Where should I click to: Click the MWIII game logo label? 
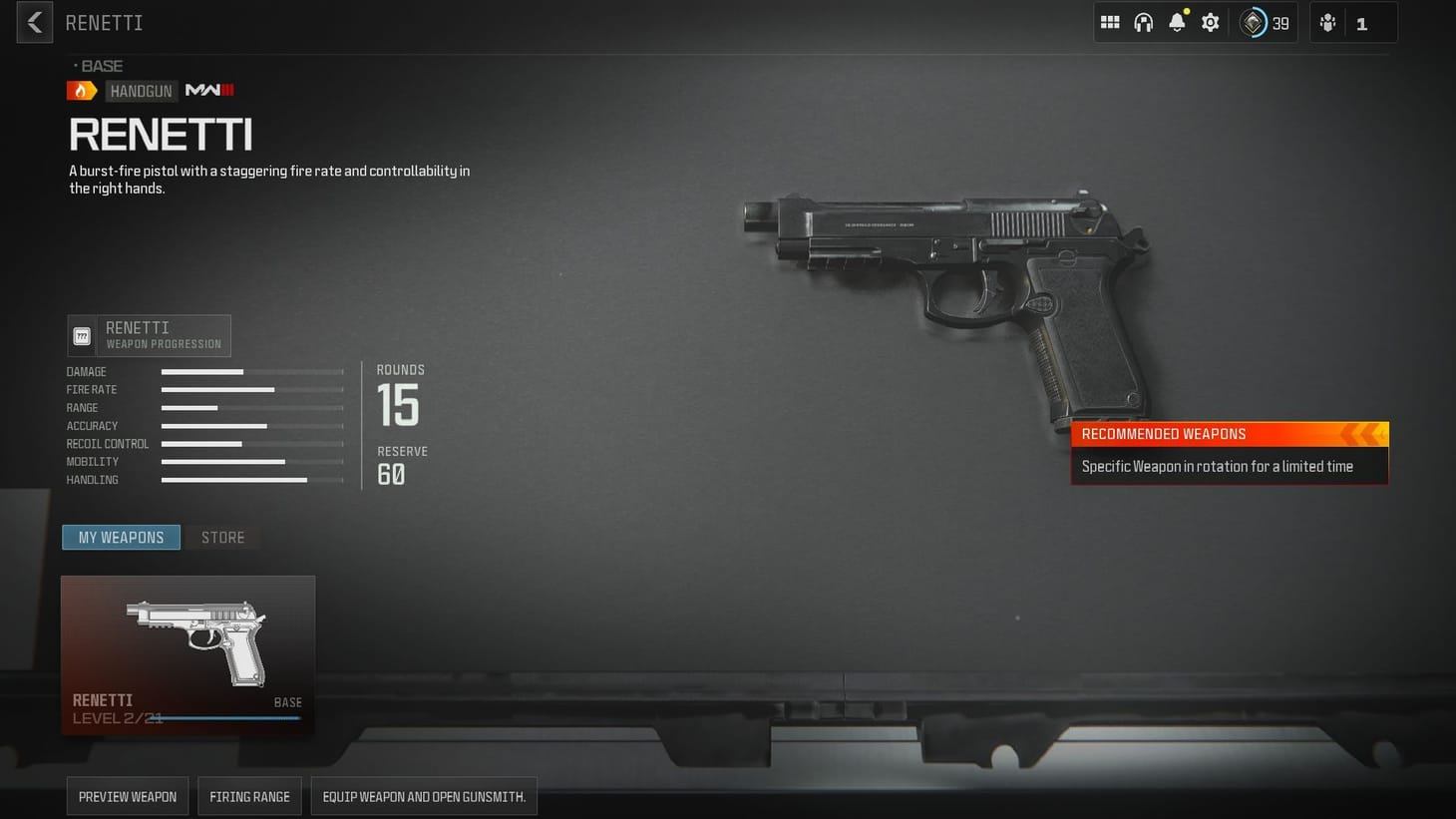tap(207, 90)
